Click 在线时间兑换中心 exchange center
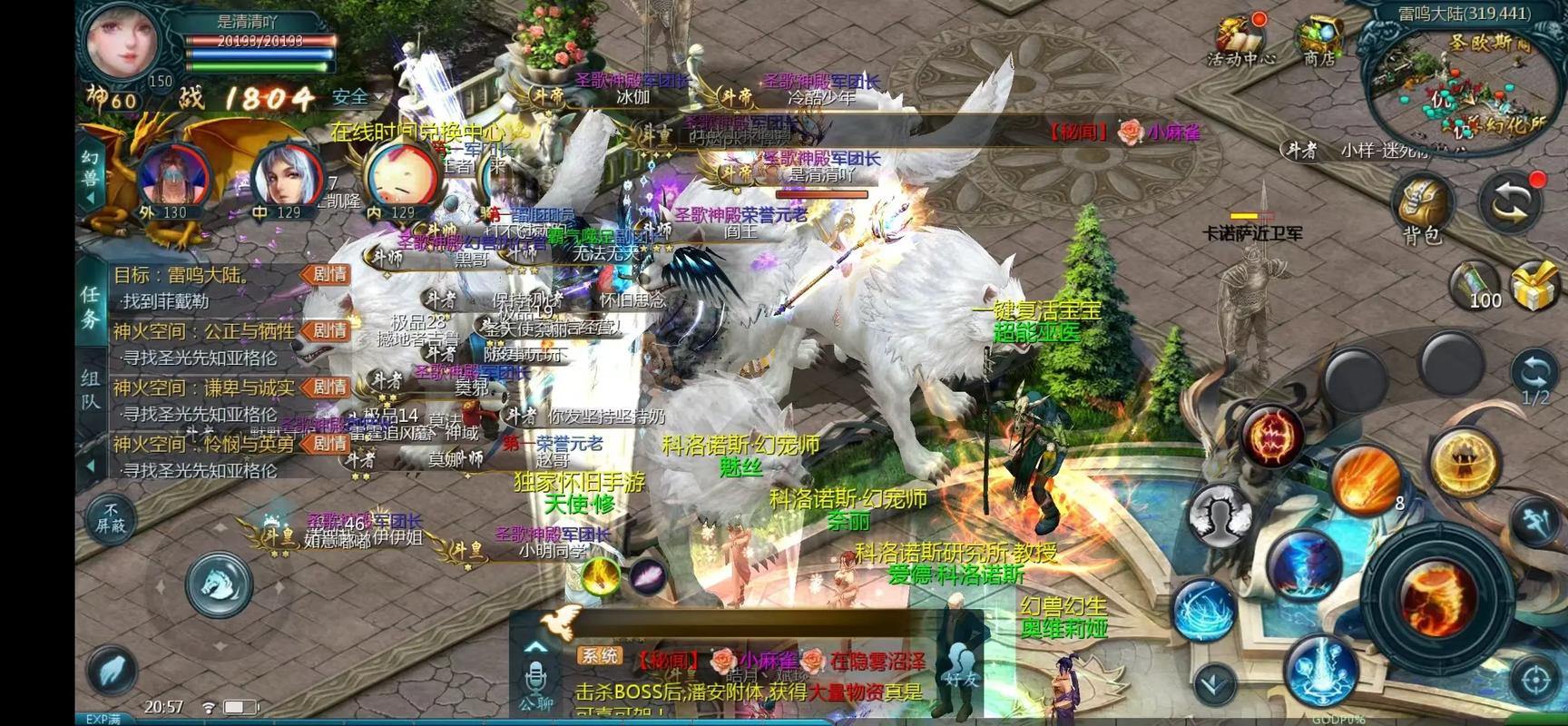 pos(416,131)
